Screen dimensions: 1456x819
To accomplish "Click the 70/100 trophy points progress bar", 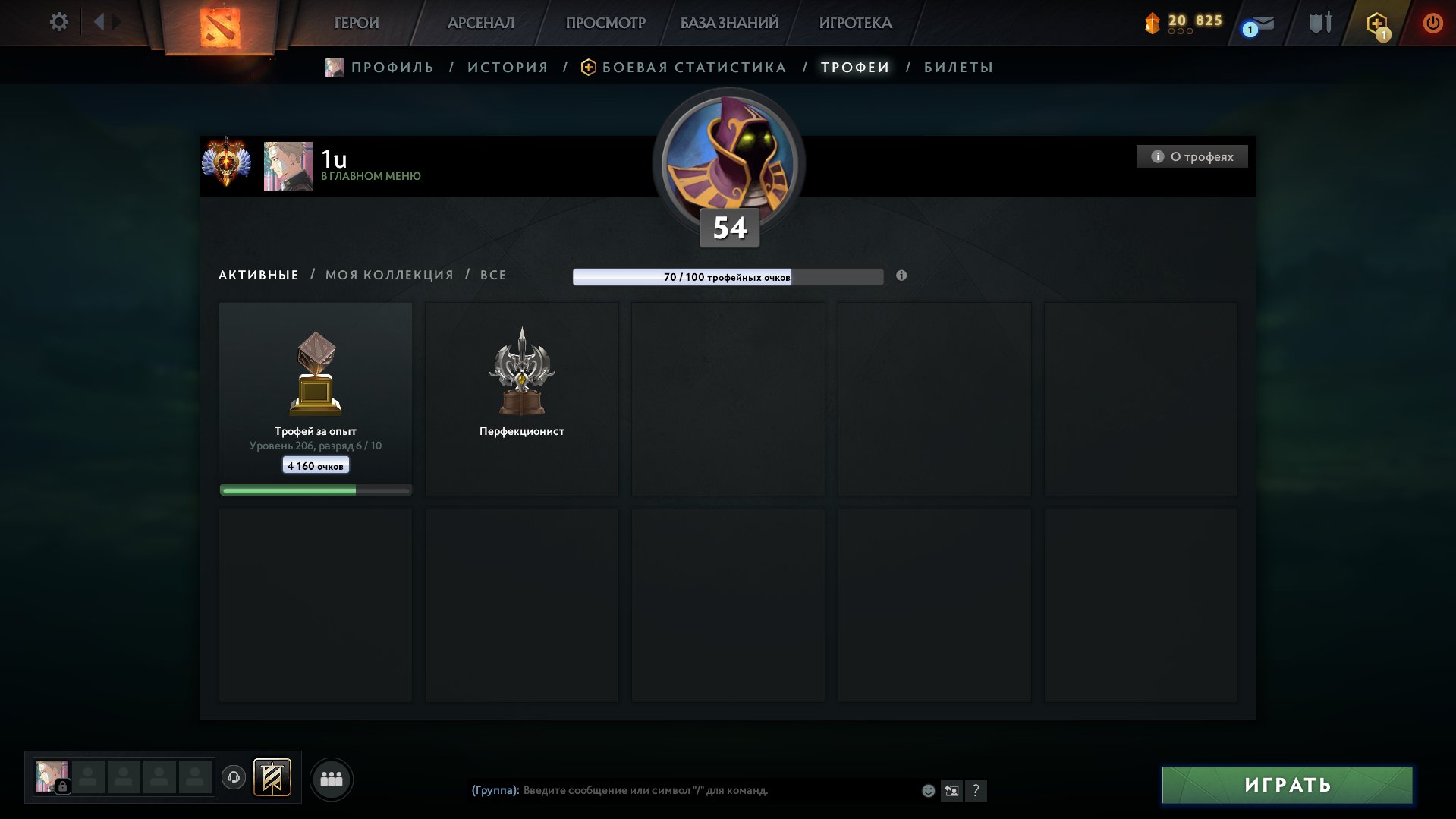I will [x=728, y=277].
